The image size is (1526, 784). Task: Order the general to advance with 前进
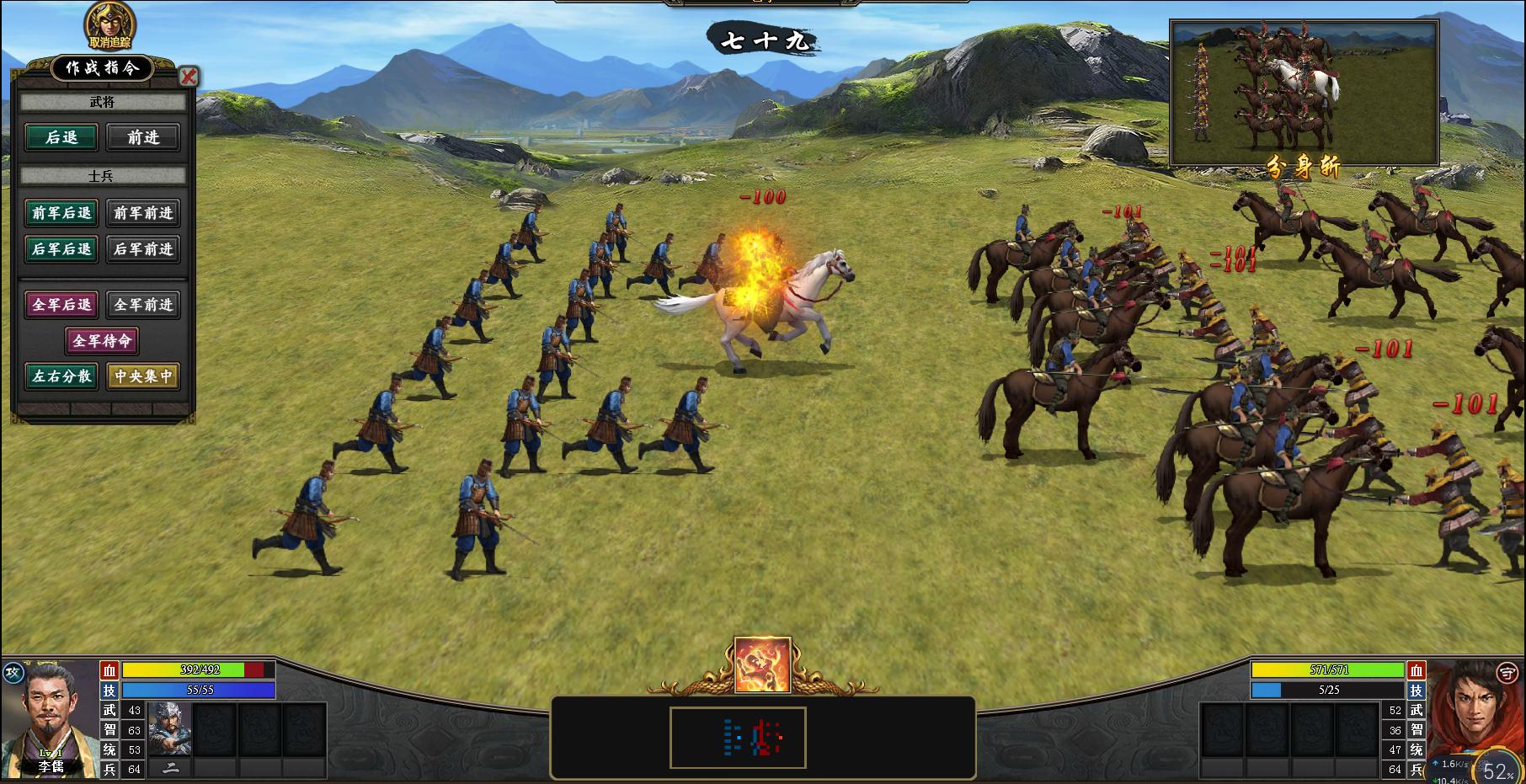pos(143,137)
